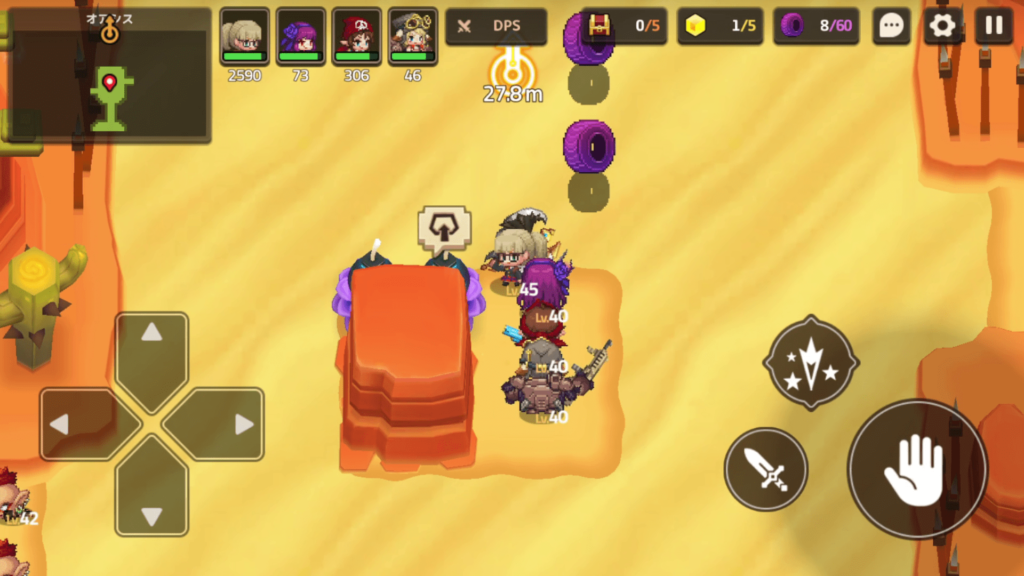Image resolution: width=1024 pixels, height=576 pixels.
Task: Tap the D-pad up arrow
Action: tap(152, 348)
